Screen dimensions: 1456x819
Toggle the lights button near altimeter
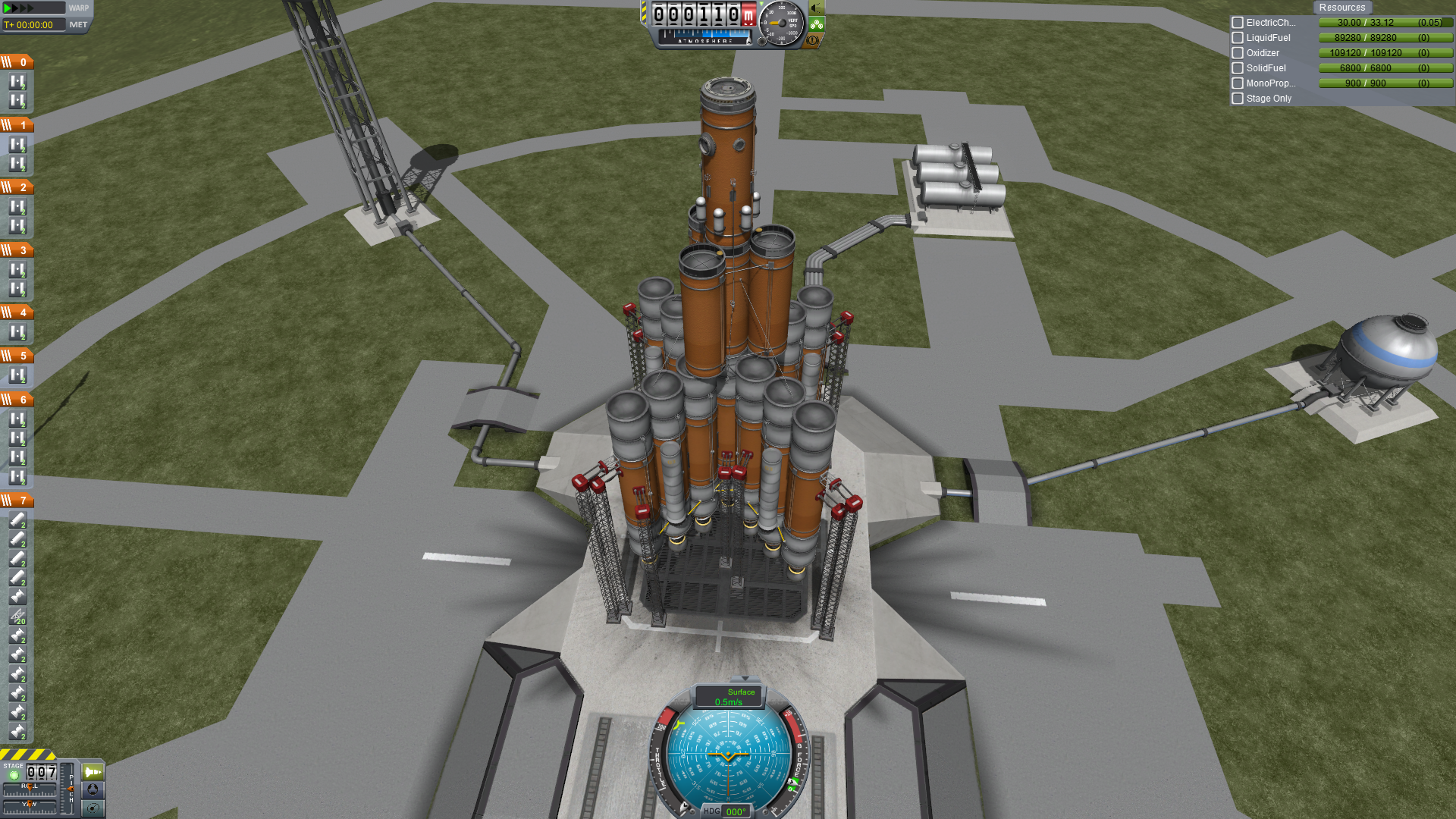click(x=816, y=8)
